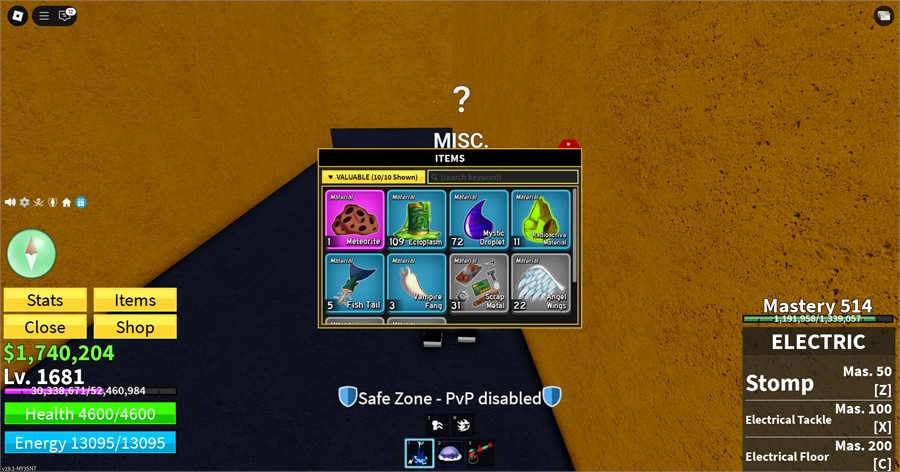Image resolution: width=900 pixels, height=472 pixels.
Task: Select the Meteorite material slot
Action: click(x=354, y=219)
